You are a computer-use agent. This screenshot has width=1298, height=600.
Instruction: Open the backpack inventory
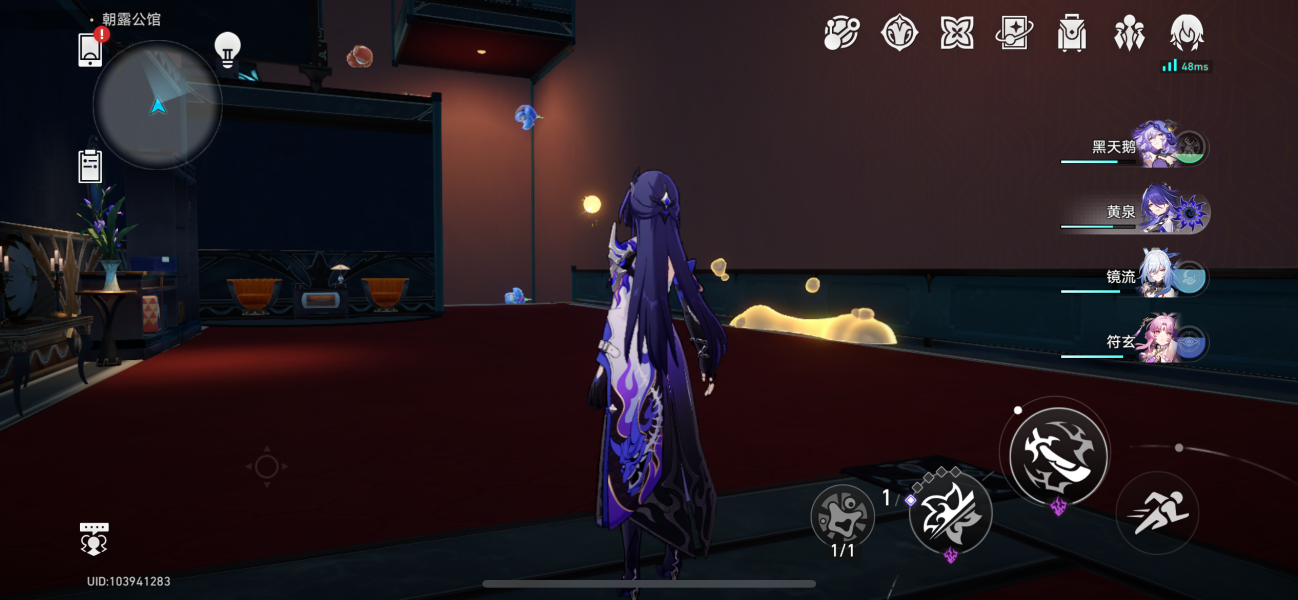pos(1072,34)
